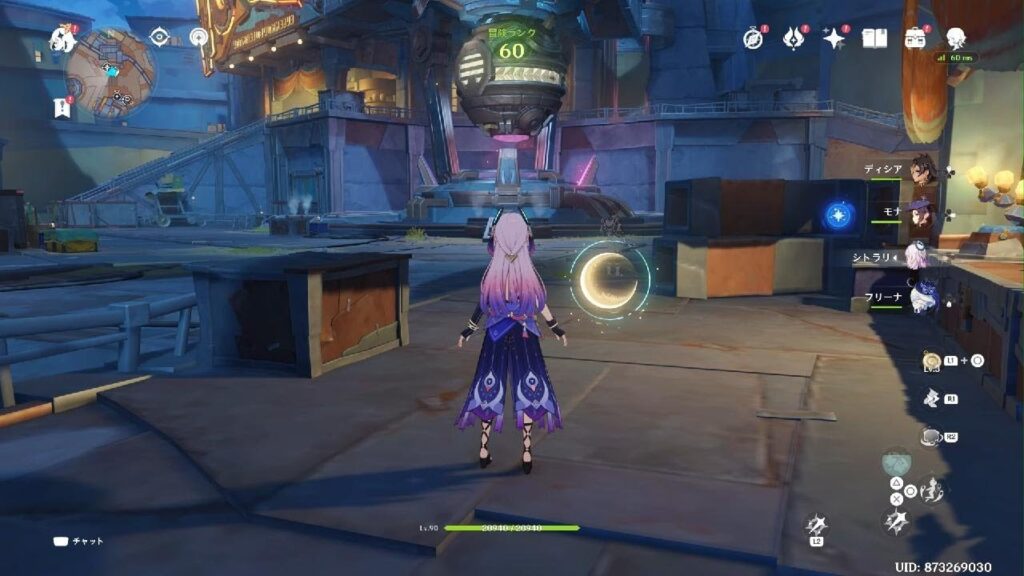Open the チャット chat box
The image size is (1024, 576).
pos(78,541)
